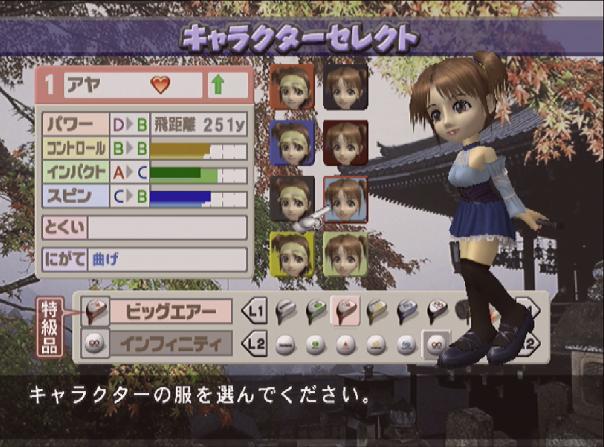Pick the infinity ball icon in the ball row
Screen dimensions: 604x447
pos(435,344)
